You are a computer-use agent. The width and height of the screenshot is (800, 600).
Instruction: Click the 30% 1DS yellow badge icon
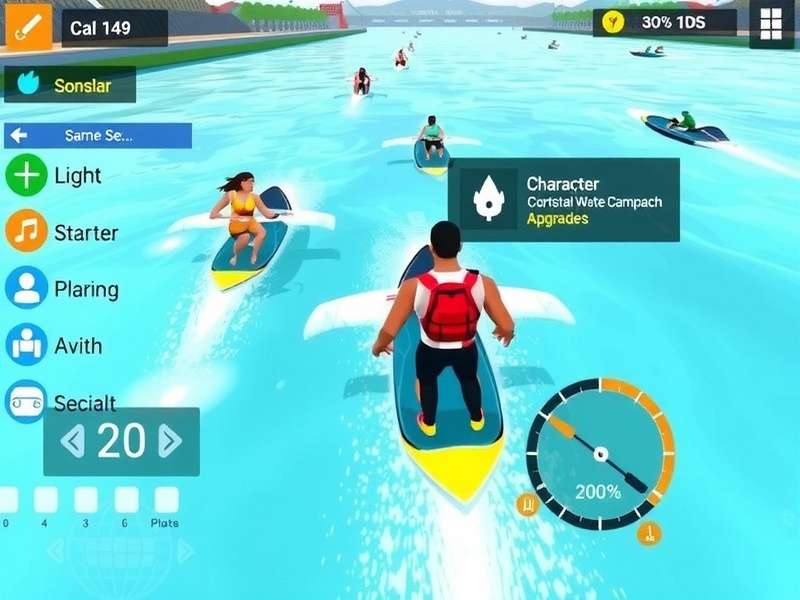click(x=614, y=22)
